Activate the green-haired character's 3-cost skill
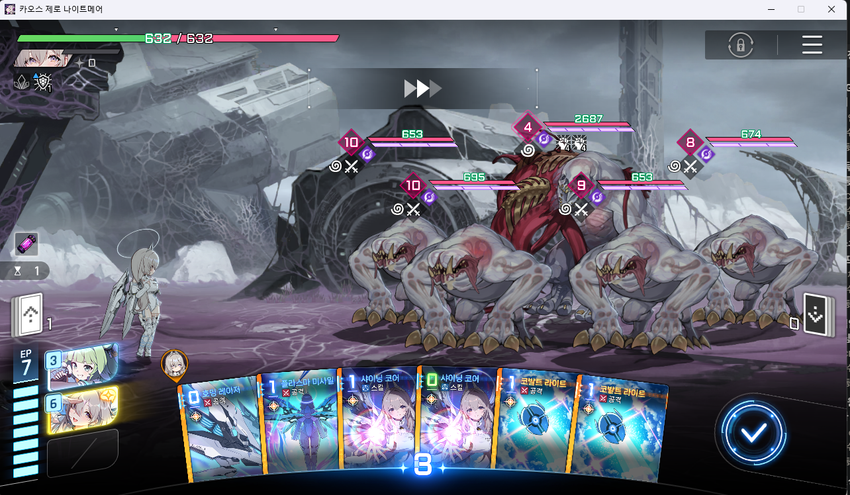The image size is (850, 495). 79,365
